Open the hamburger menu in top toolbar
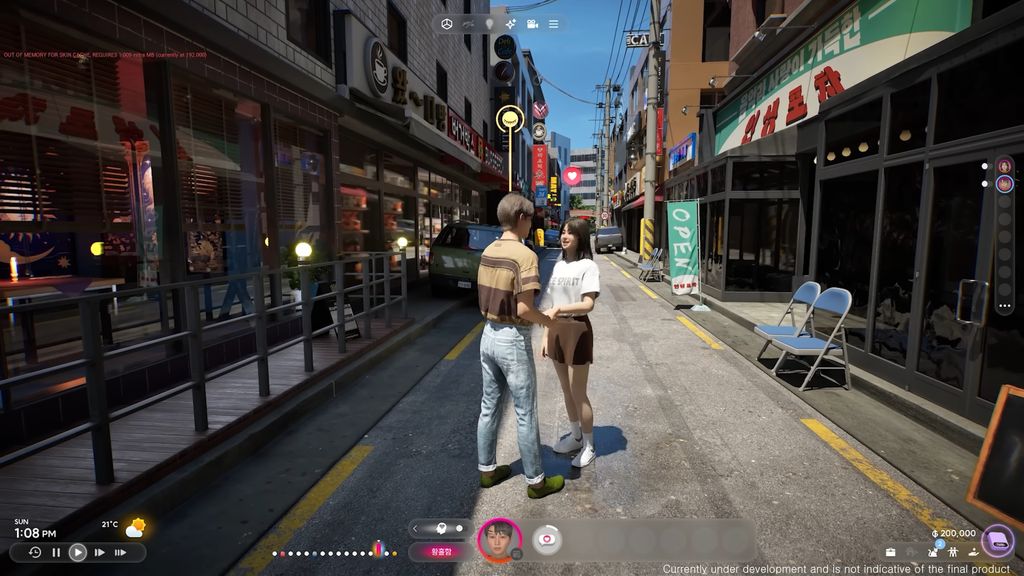Screen dimensions: 1024x576 (554, 23)
